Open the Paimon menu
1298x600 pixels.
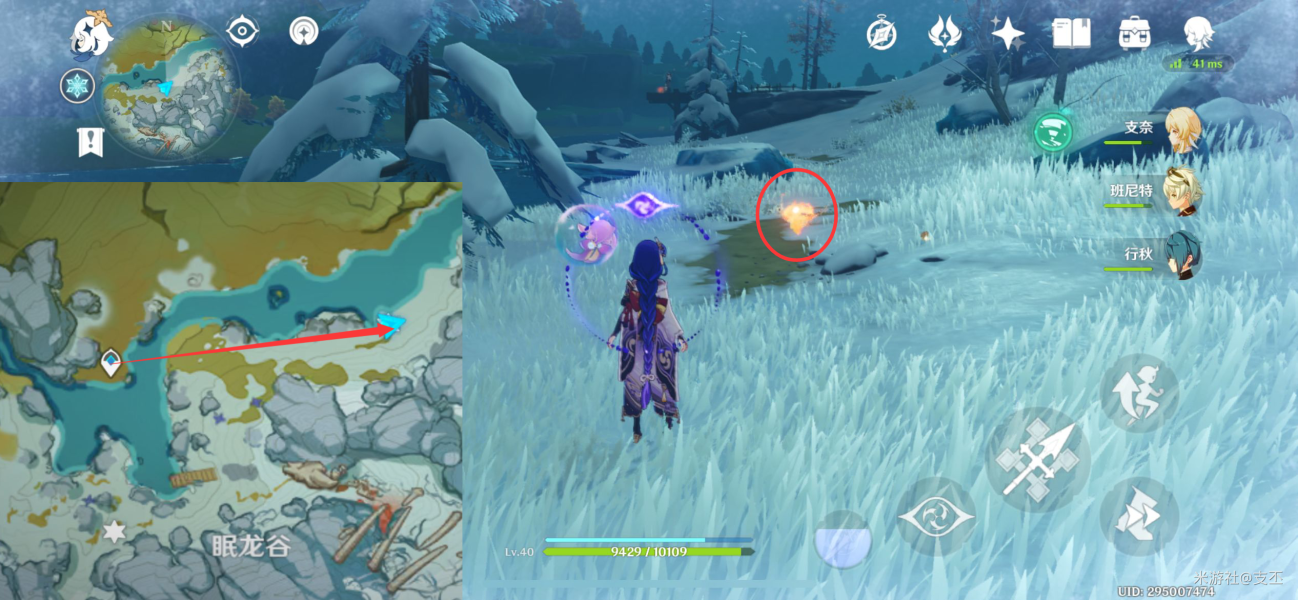tap(90, 34)
